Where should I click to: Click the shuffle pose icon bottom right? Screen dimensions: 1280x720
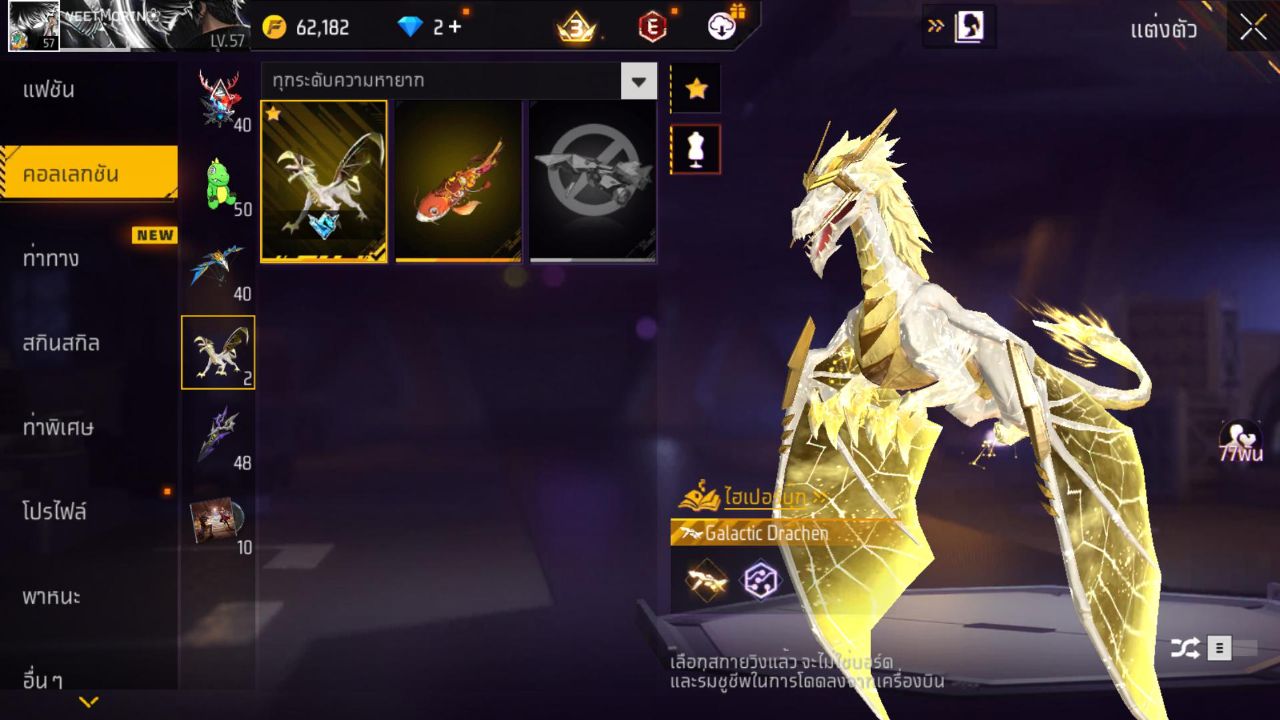pyautogui.click(x=1184, y=647)
